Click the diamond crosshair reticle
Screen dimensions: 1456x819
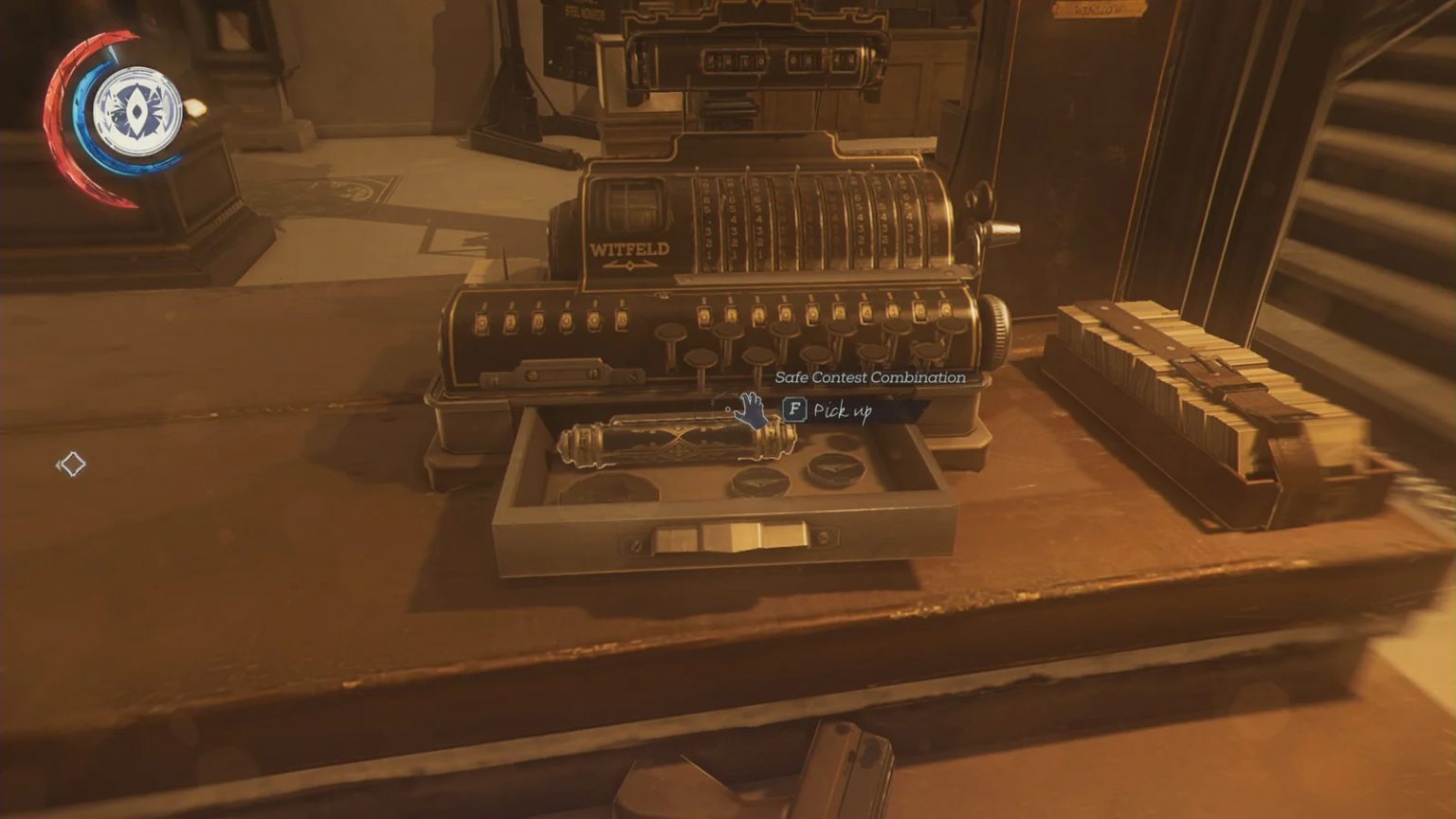73,464
